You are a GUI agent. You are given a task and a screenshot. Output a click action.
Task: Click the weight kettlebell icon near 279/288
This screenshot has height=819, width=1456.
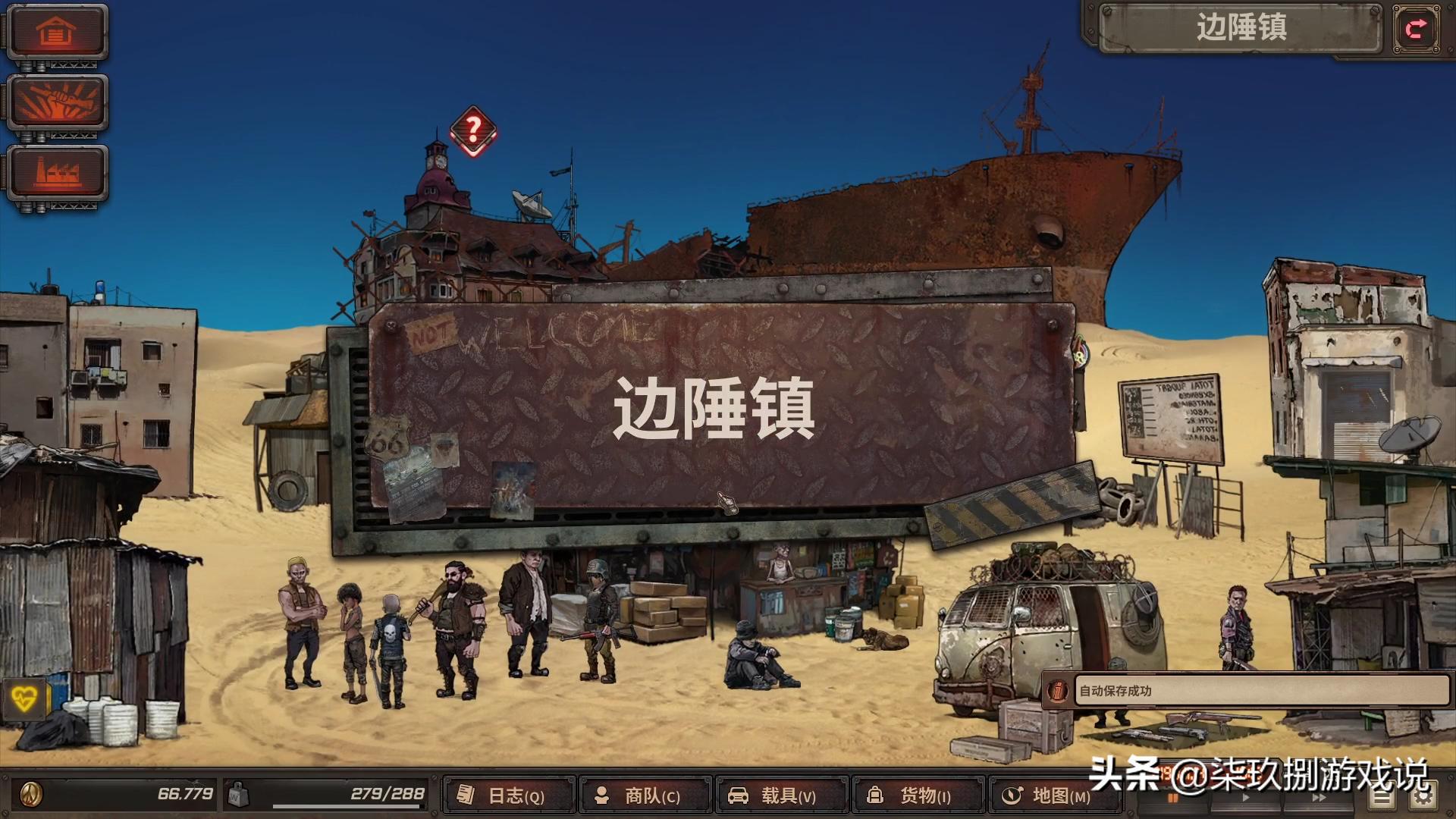(238, 794)
